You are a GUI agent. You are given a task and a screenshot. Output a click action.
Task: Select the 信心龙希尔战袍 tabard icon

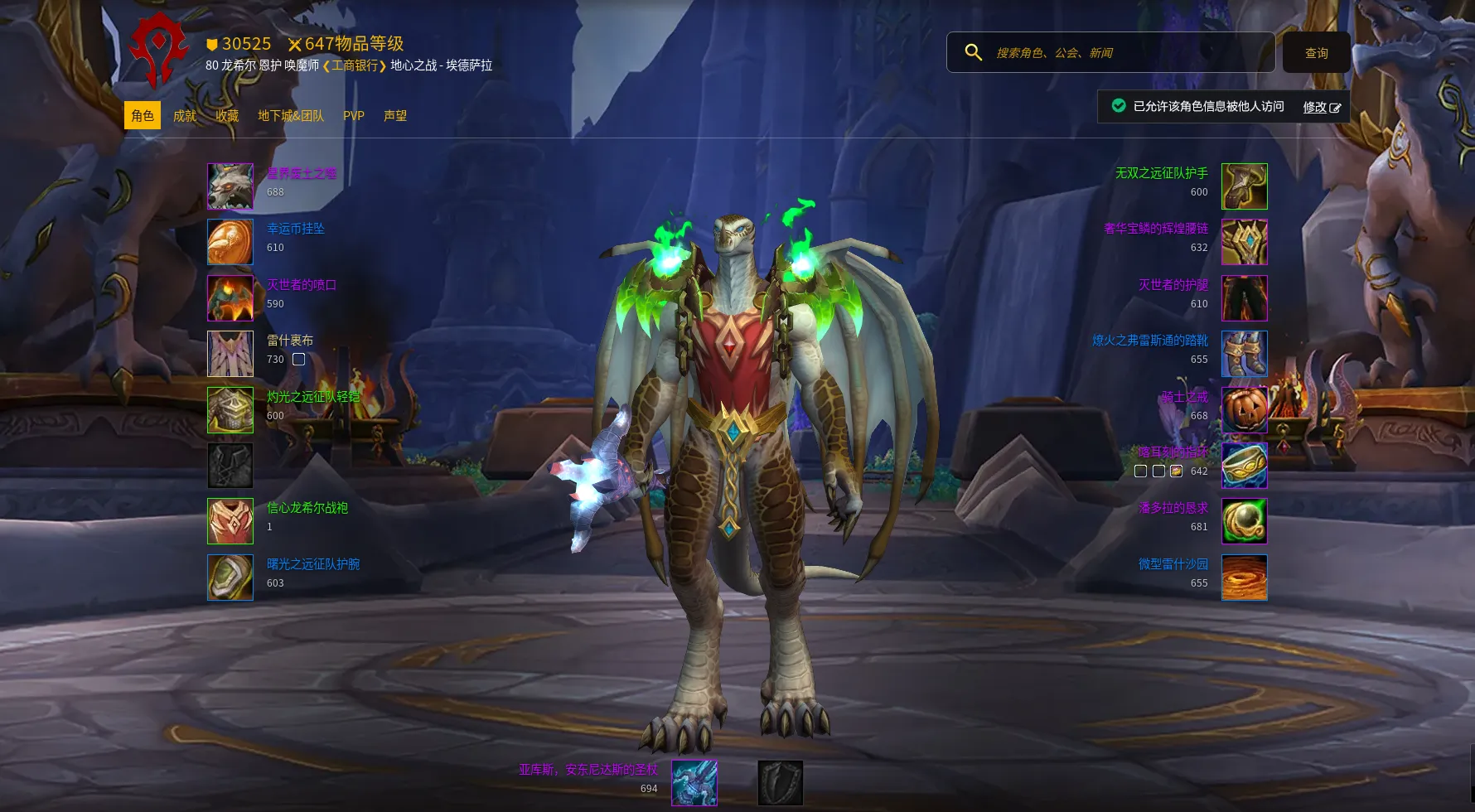click(230, 521)
